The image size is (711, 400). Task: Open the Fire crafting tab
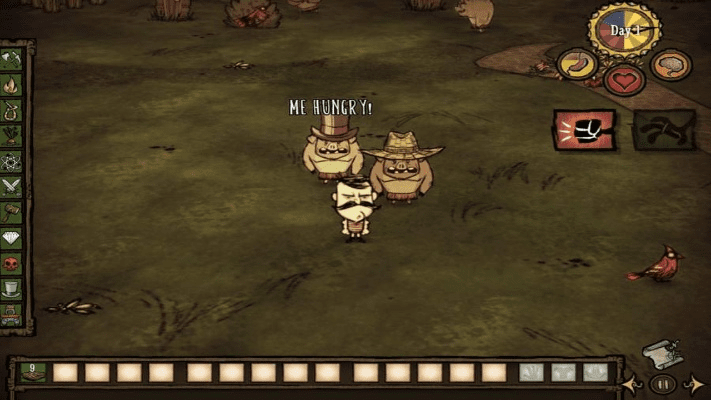click(12, 86)
